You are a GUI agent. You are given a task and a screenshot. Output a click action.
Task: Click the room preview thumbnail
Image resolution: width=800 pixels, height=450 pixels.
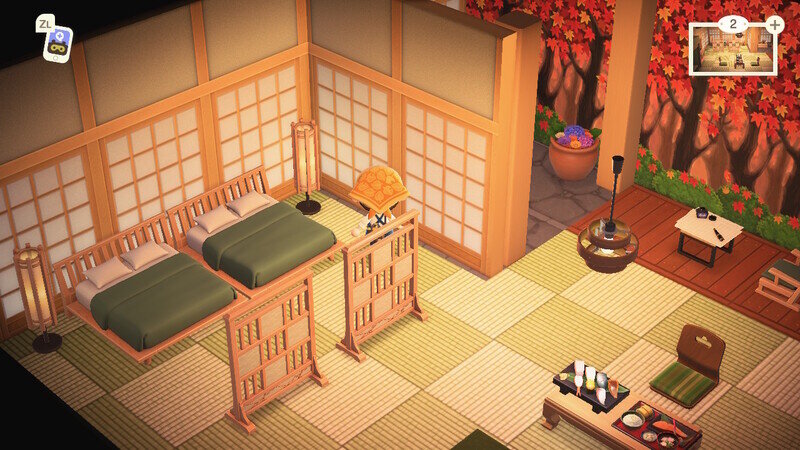[731, 50]
